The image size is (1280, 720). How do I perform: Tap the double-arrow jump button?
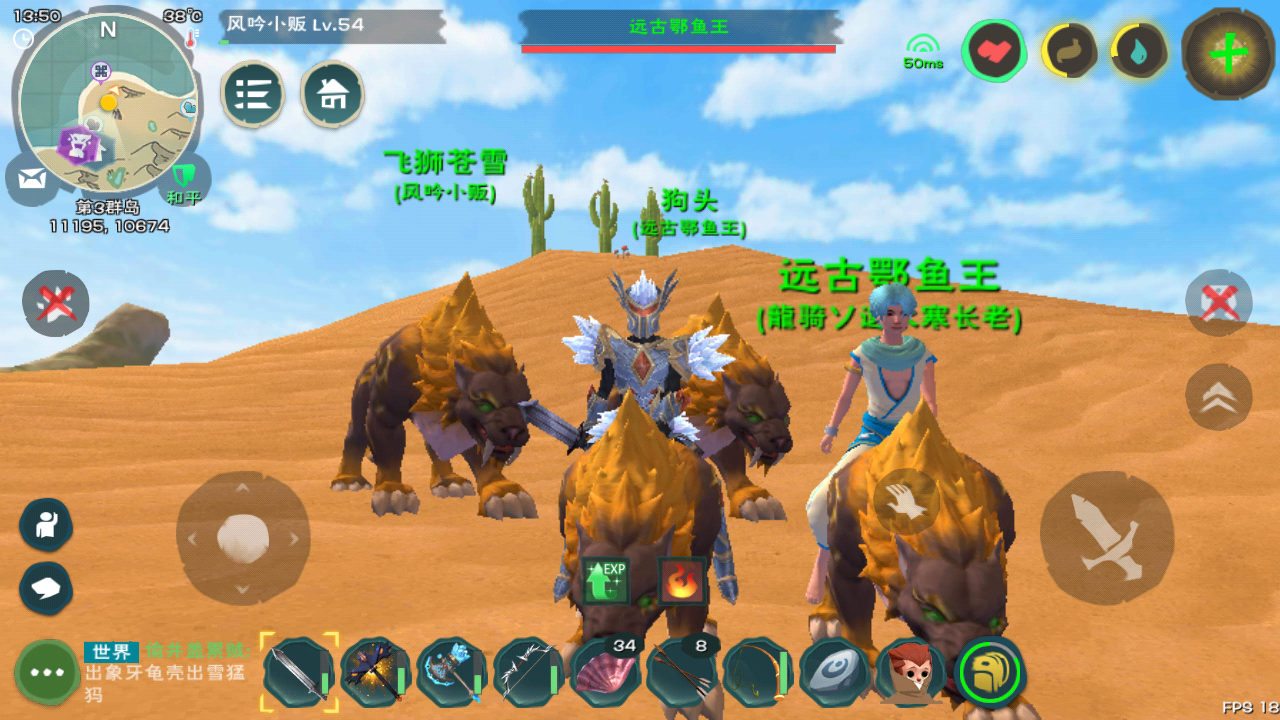[1218, 397]
